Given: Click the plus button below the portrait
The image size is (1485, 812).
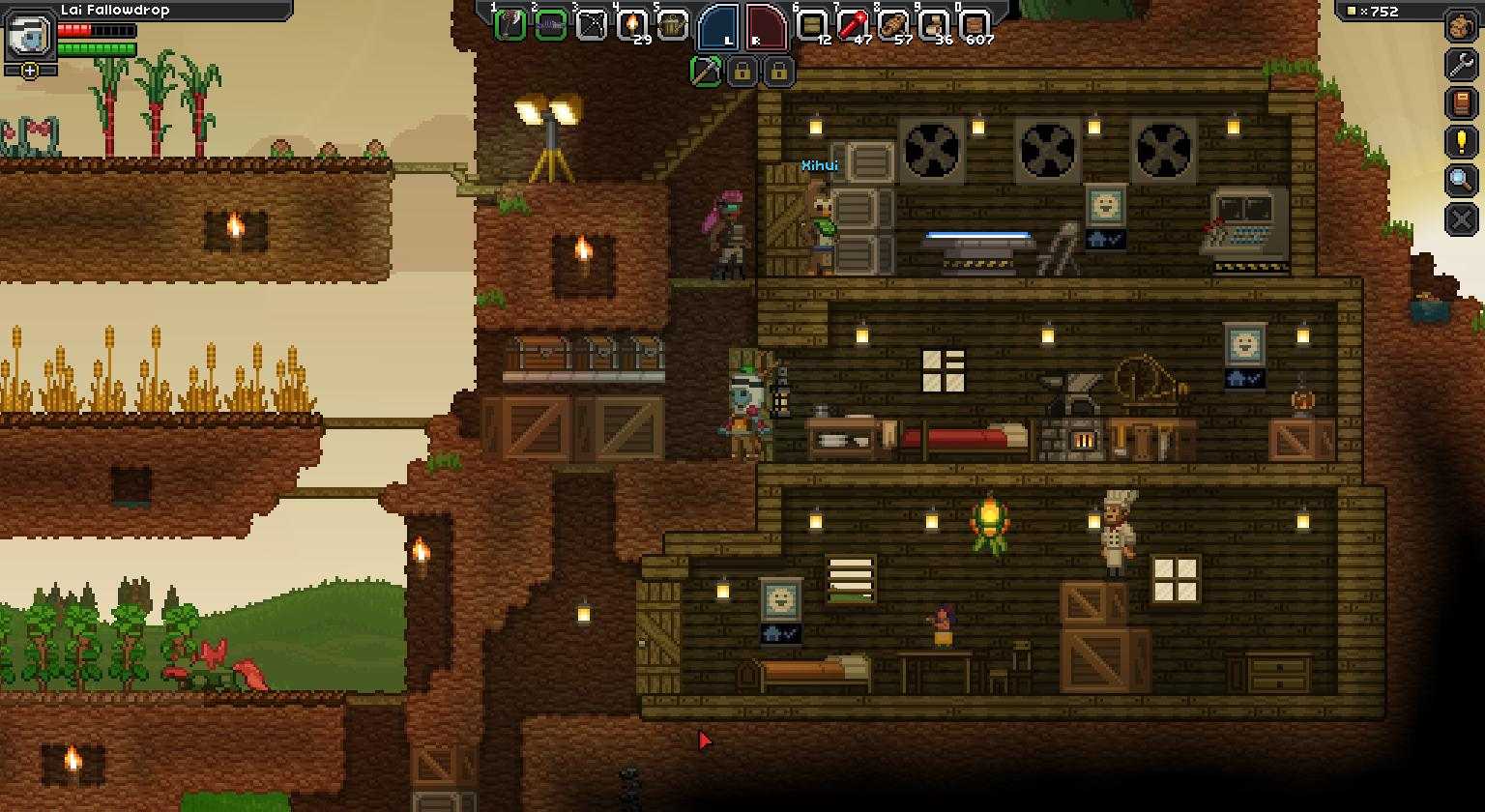Looking at the screenshot, I should (x=30, y=71).
